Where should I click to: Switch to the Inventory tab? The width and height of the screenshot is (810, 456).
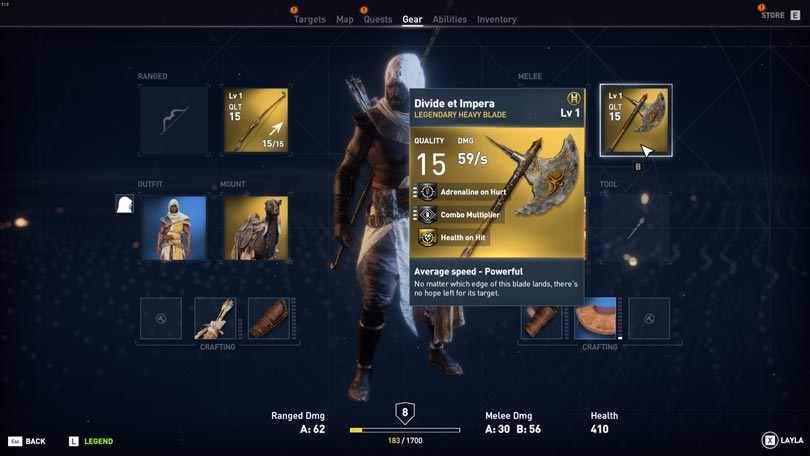coord(496,20)
